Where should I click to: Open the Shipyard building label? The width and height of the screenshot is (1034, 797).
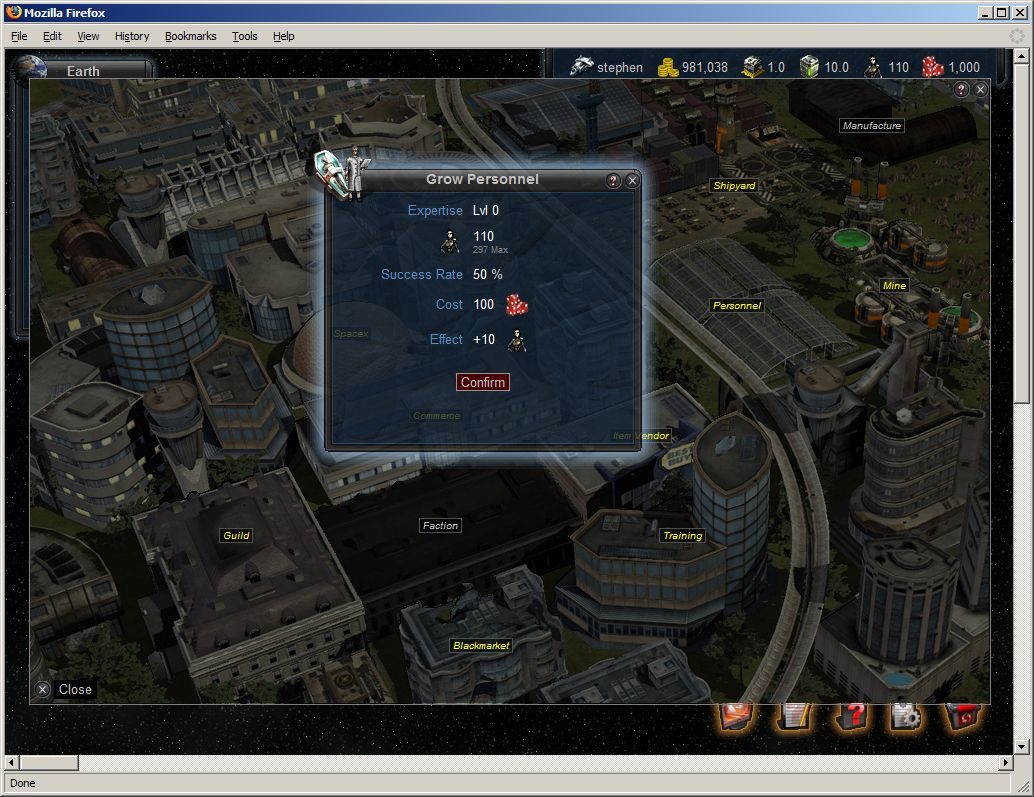[x=734, y=186]
